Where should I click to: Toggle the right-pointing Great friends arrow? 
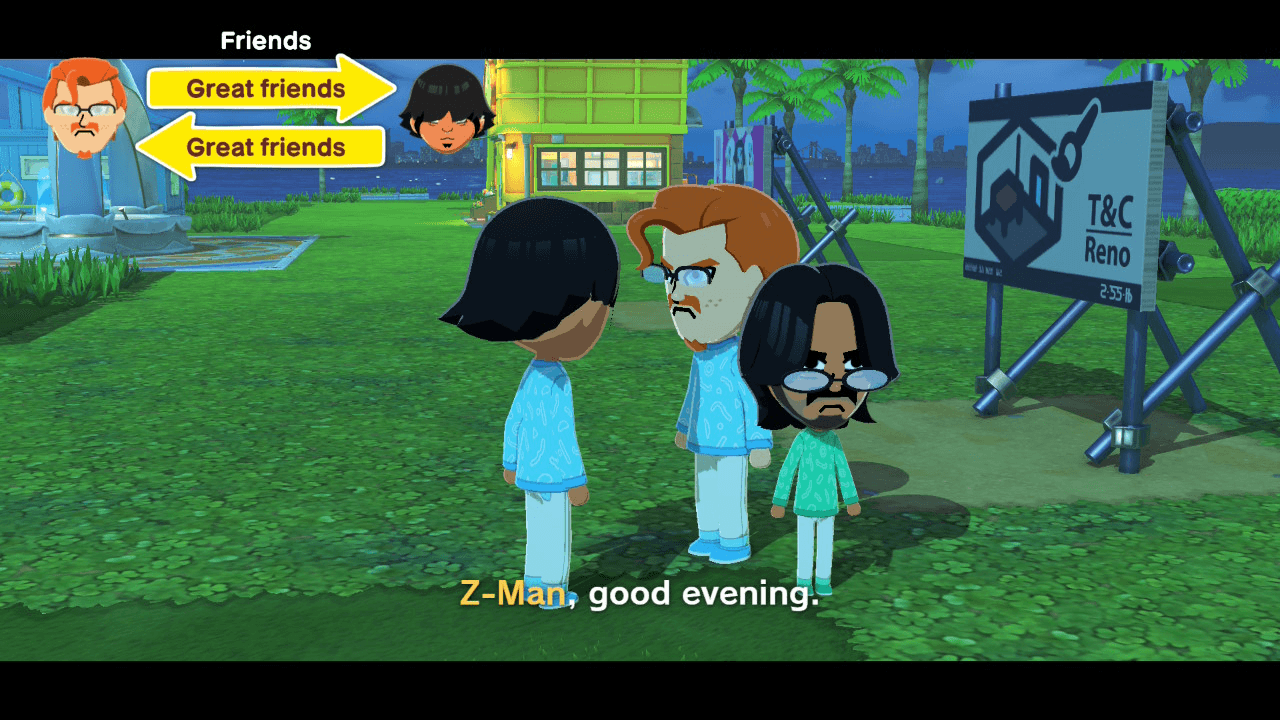coord(265,89)
